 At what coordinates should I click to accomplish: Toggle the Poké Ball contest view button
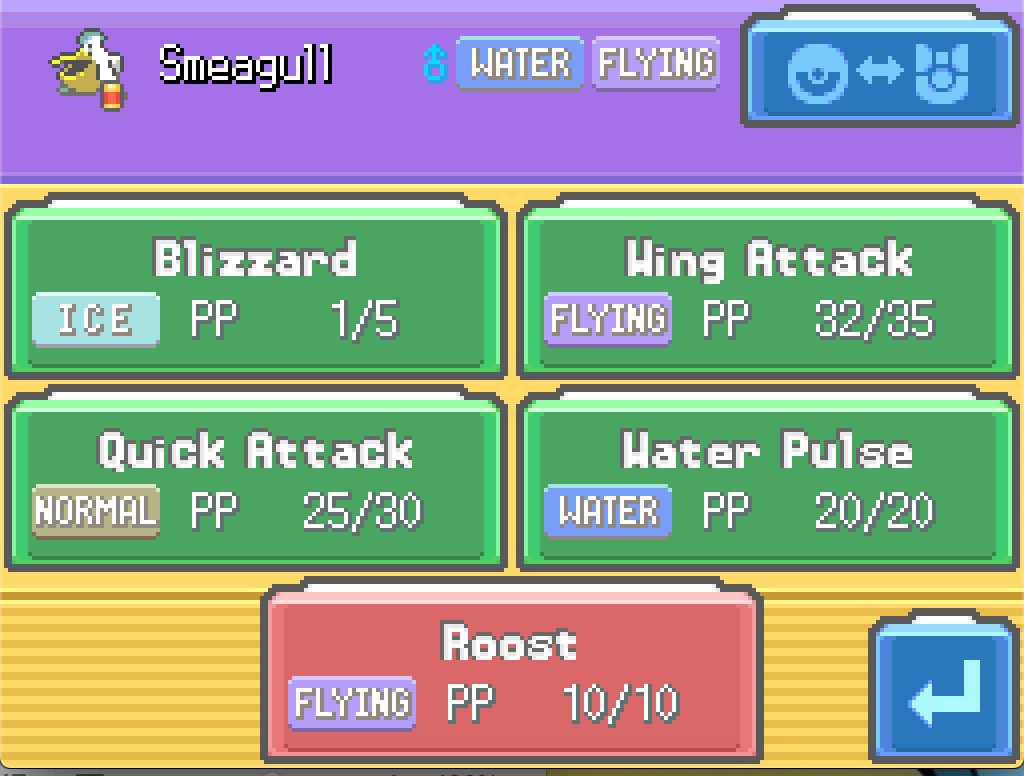[878, 70]
